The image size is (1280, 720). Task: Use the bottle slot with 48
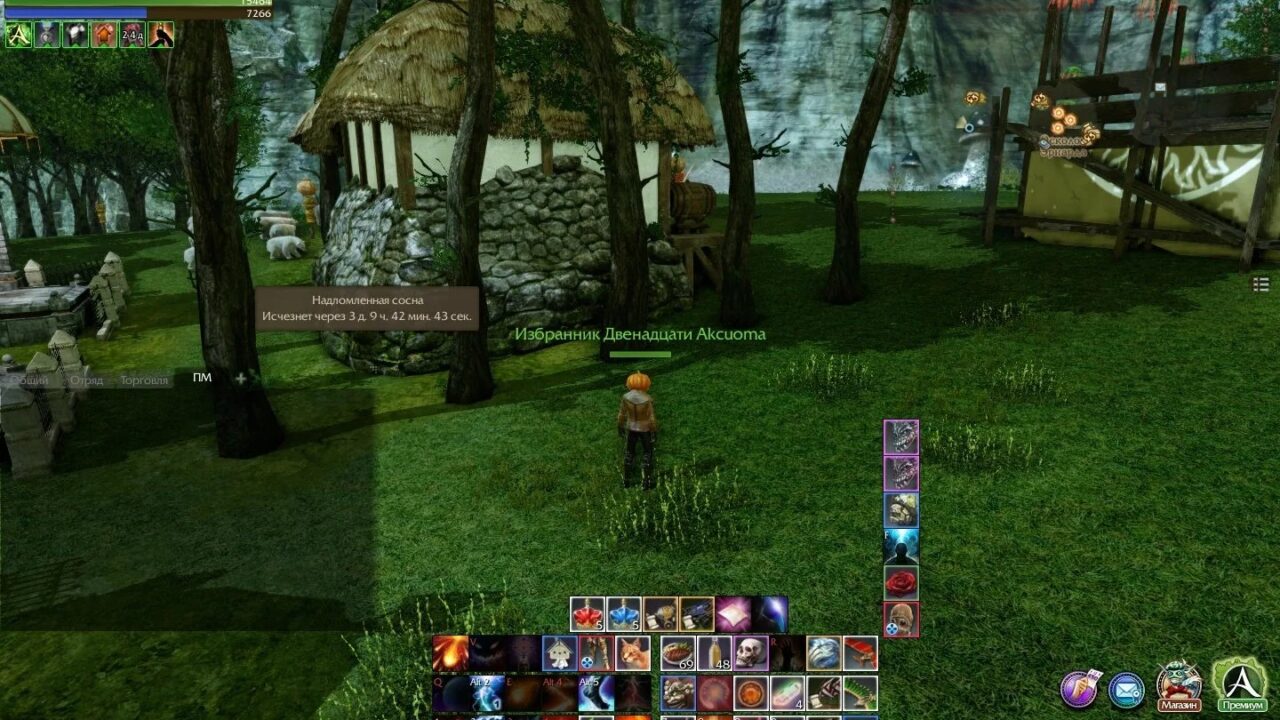click(714, 653)
